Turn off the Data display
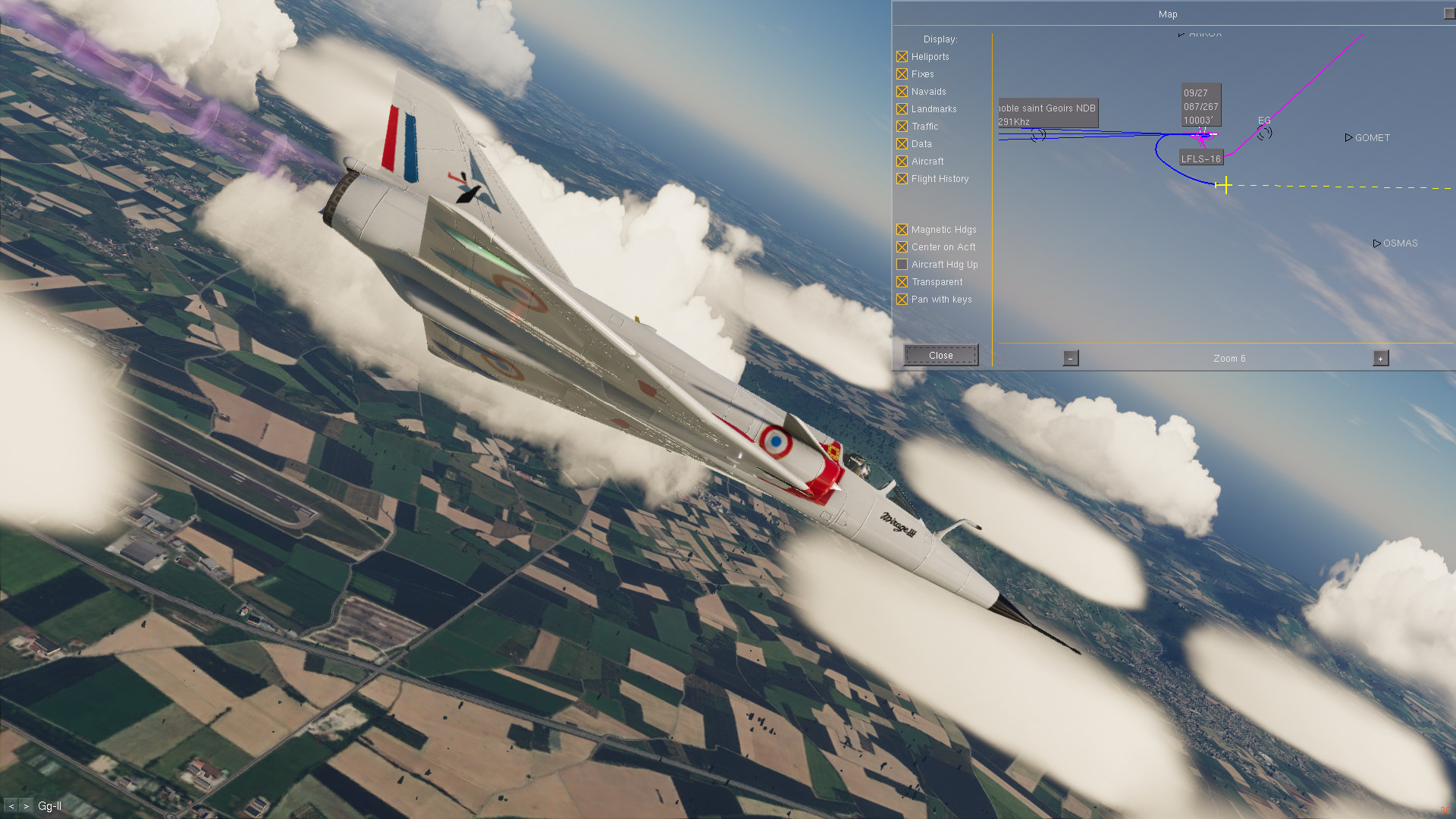This screenshot has height=819, width=1456. (902, 144)
